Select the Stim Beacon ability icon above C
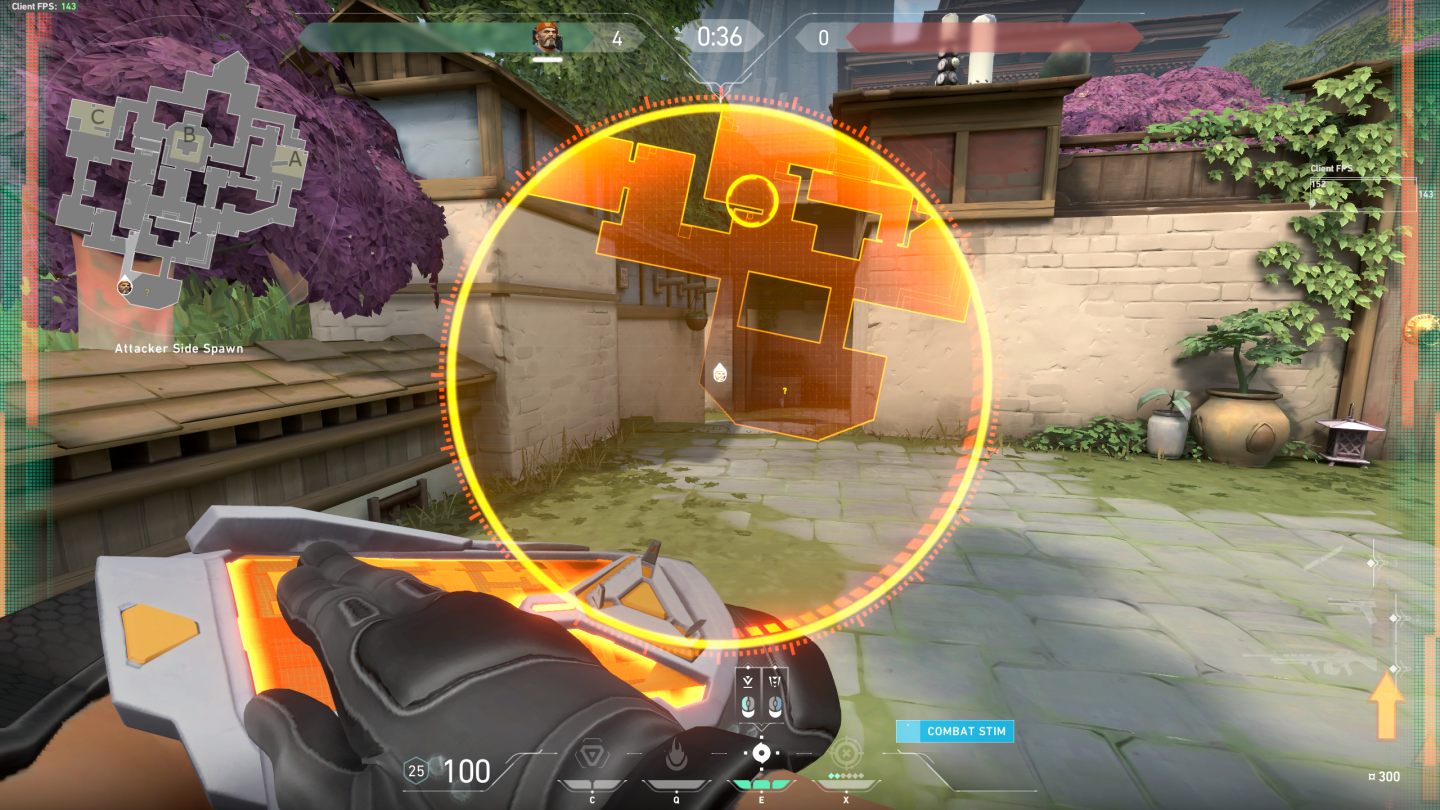Screen dimensions: 1440x810 click(x=591, y=753)
